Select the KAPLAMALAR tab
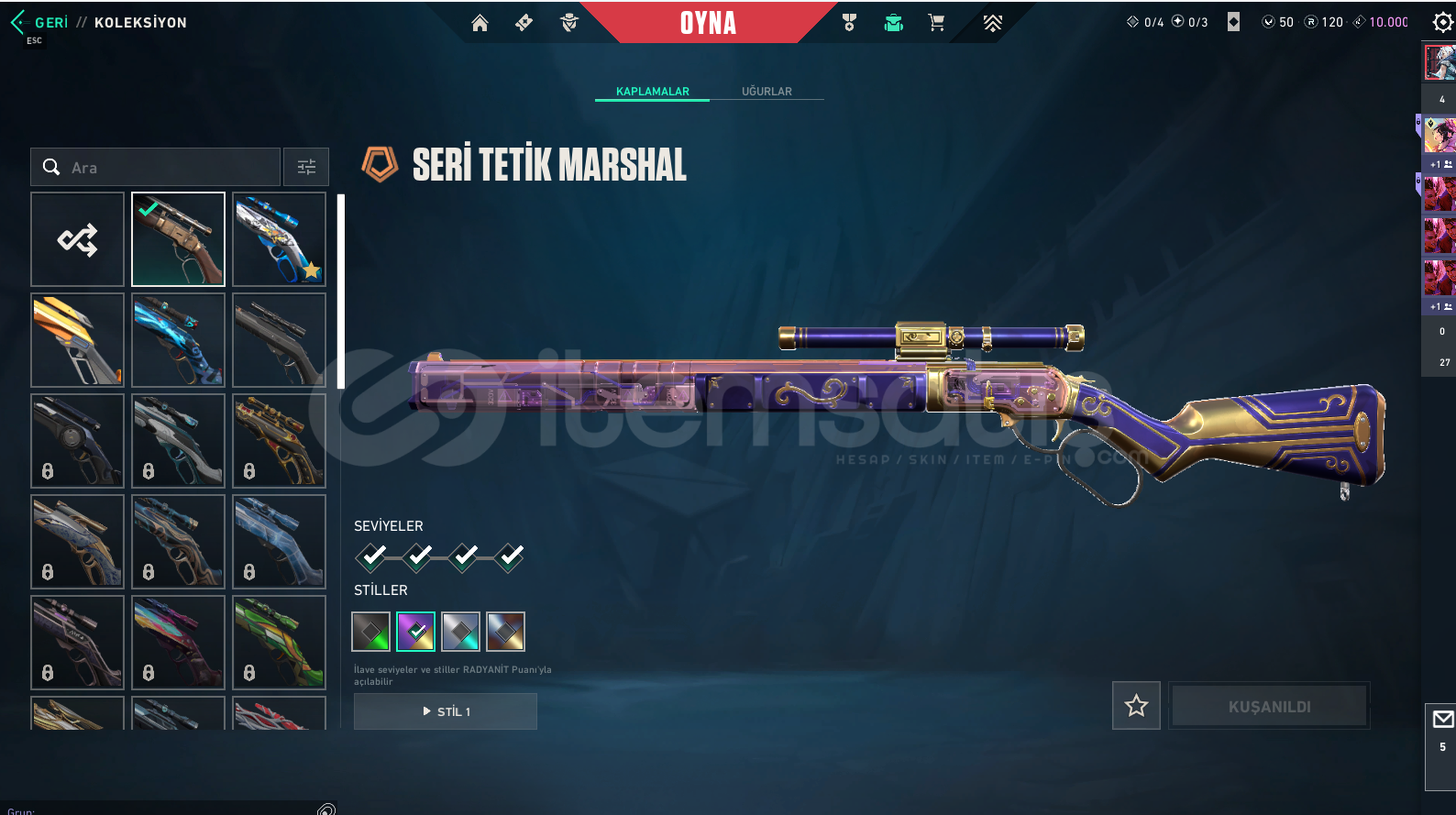 pyautogui.click(x=652, y=92)
